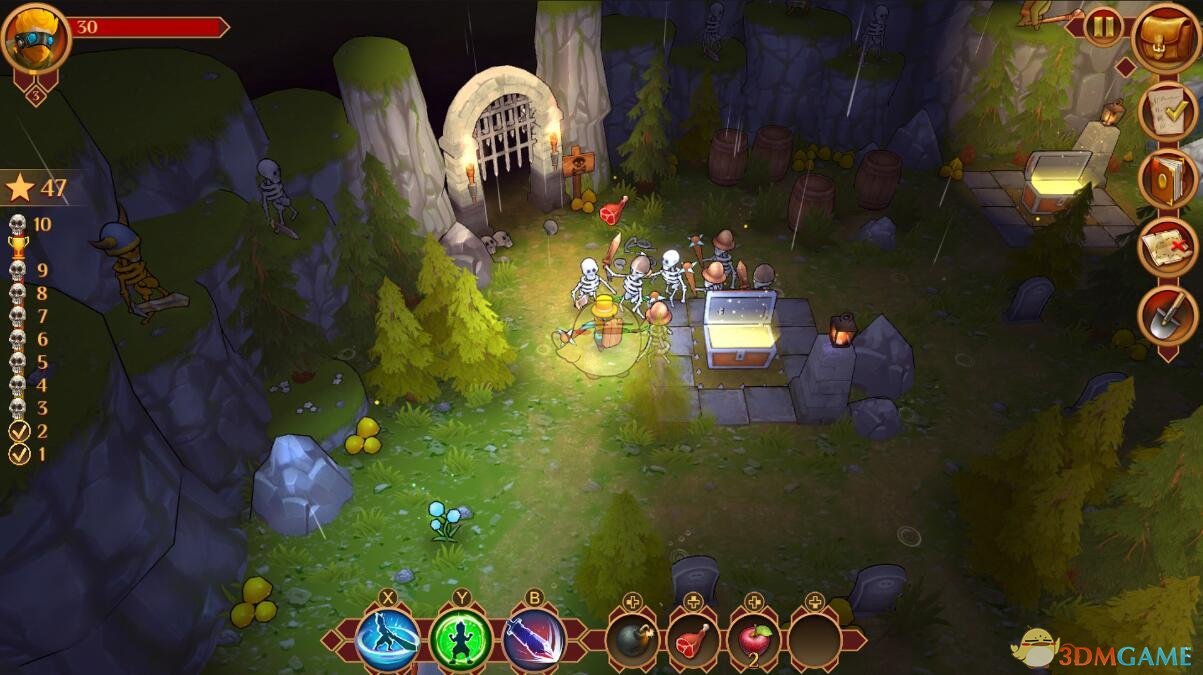Activate the red blade strike ability

(x=534, y=640)
